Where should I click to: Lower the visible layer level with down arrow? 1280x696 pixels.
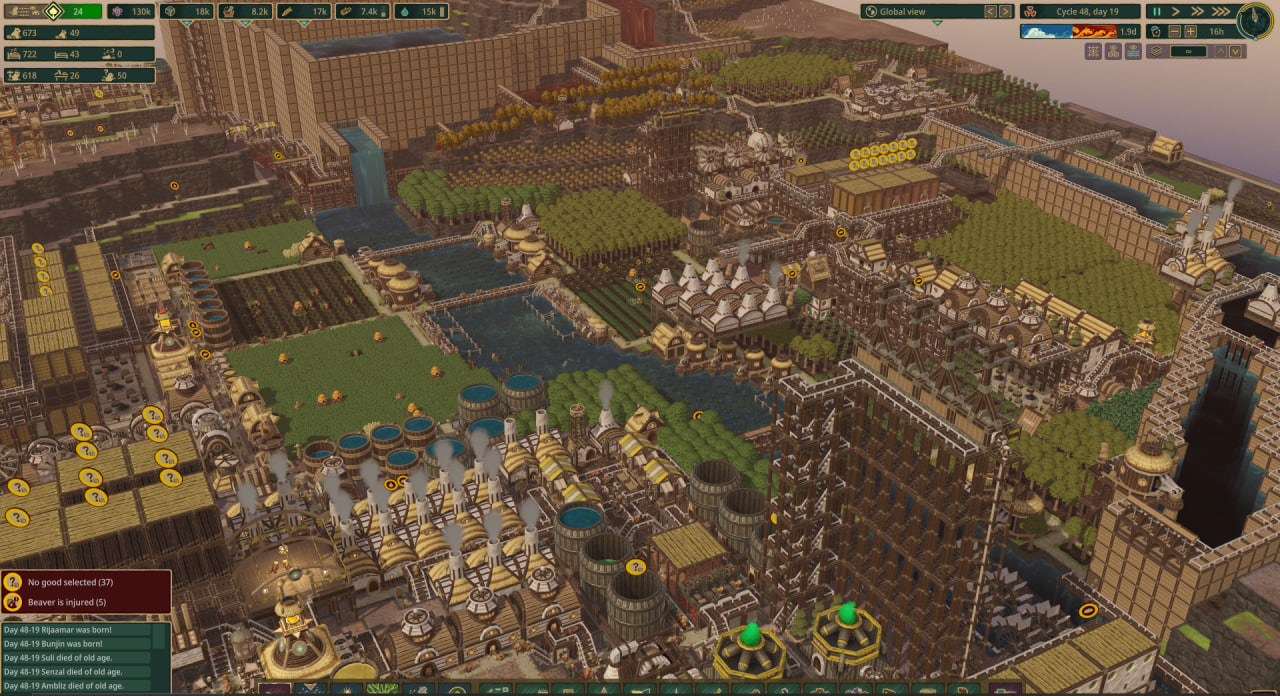[1236, 51]
